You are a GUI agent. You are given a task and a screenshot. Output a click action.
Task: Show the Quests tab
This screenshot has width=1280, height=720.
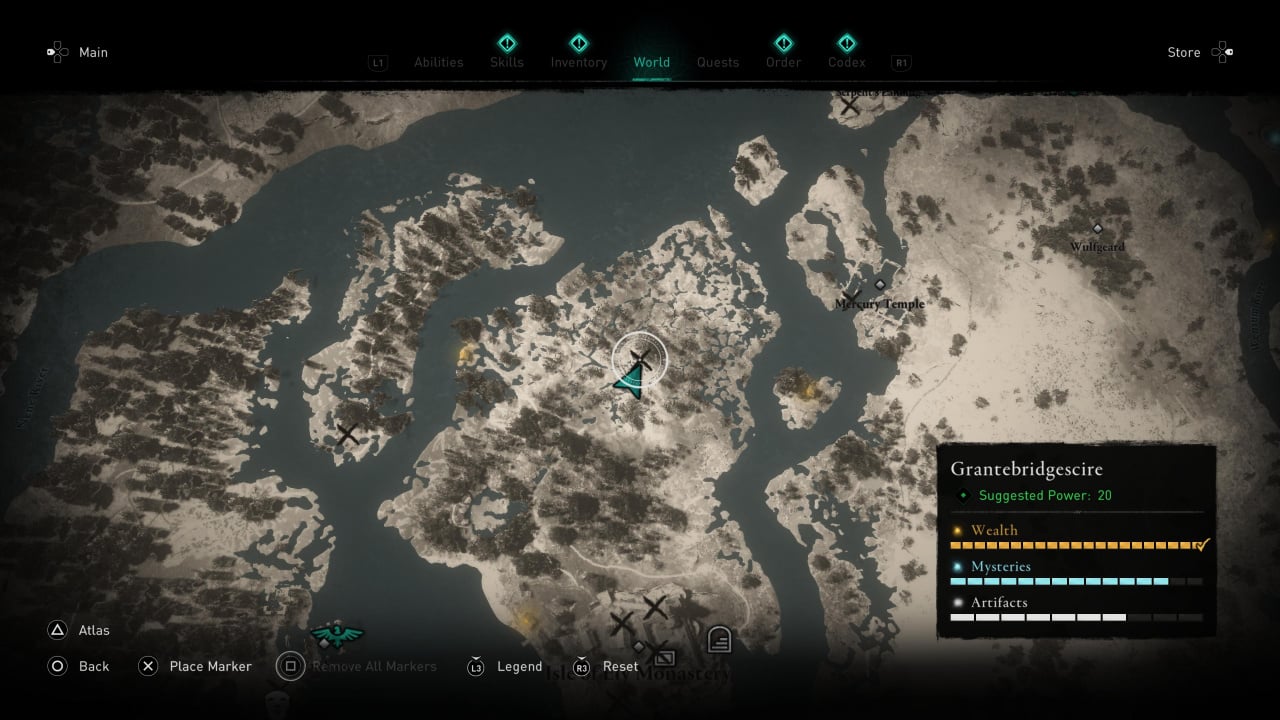718,62
